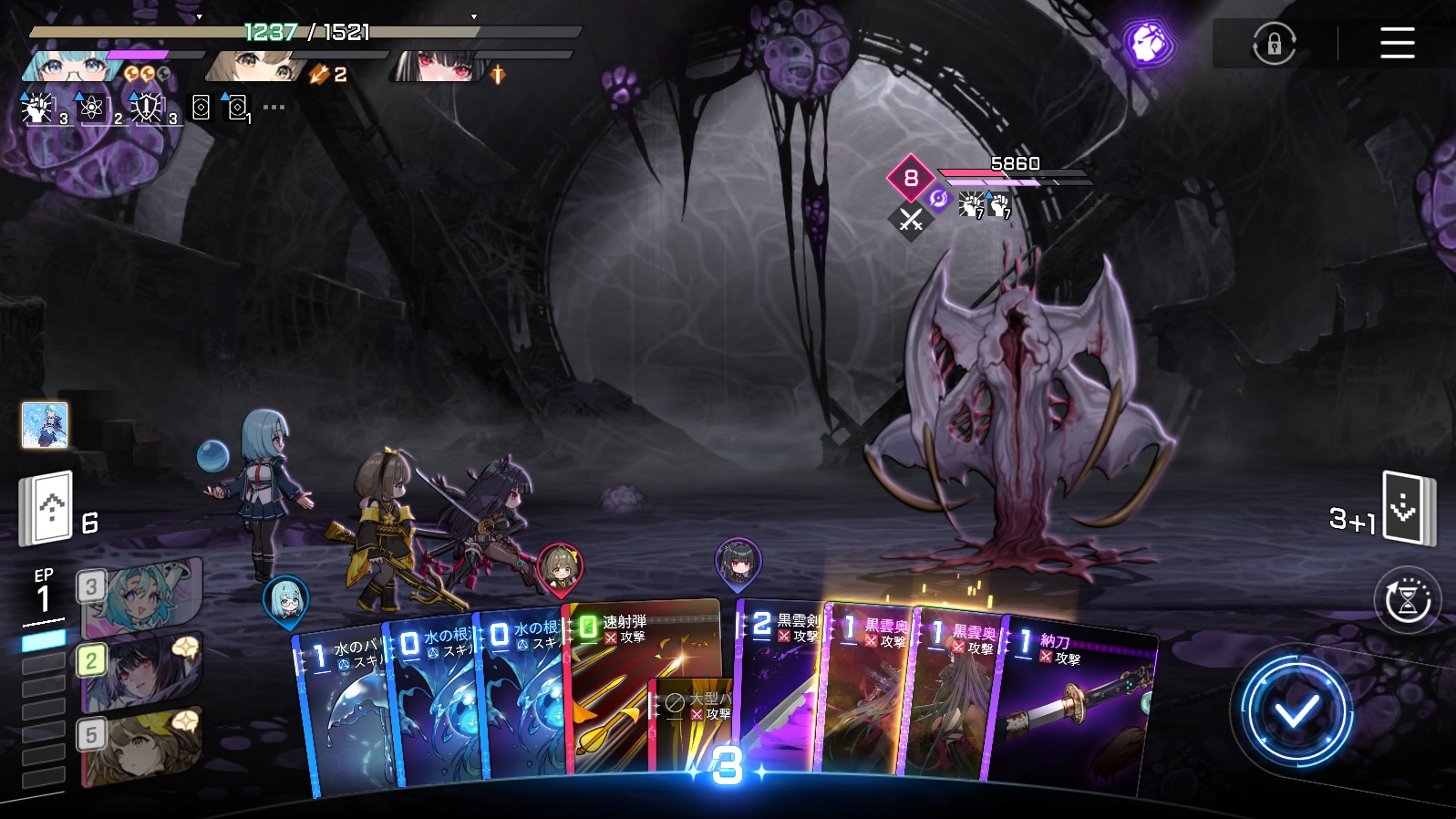Choose the 納刀 attack card
The image size is (1456, 819).
pyautogui.click(x=1076, y=702)
